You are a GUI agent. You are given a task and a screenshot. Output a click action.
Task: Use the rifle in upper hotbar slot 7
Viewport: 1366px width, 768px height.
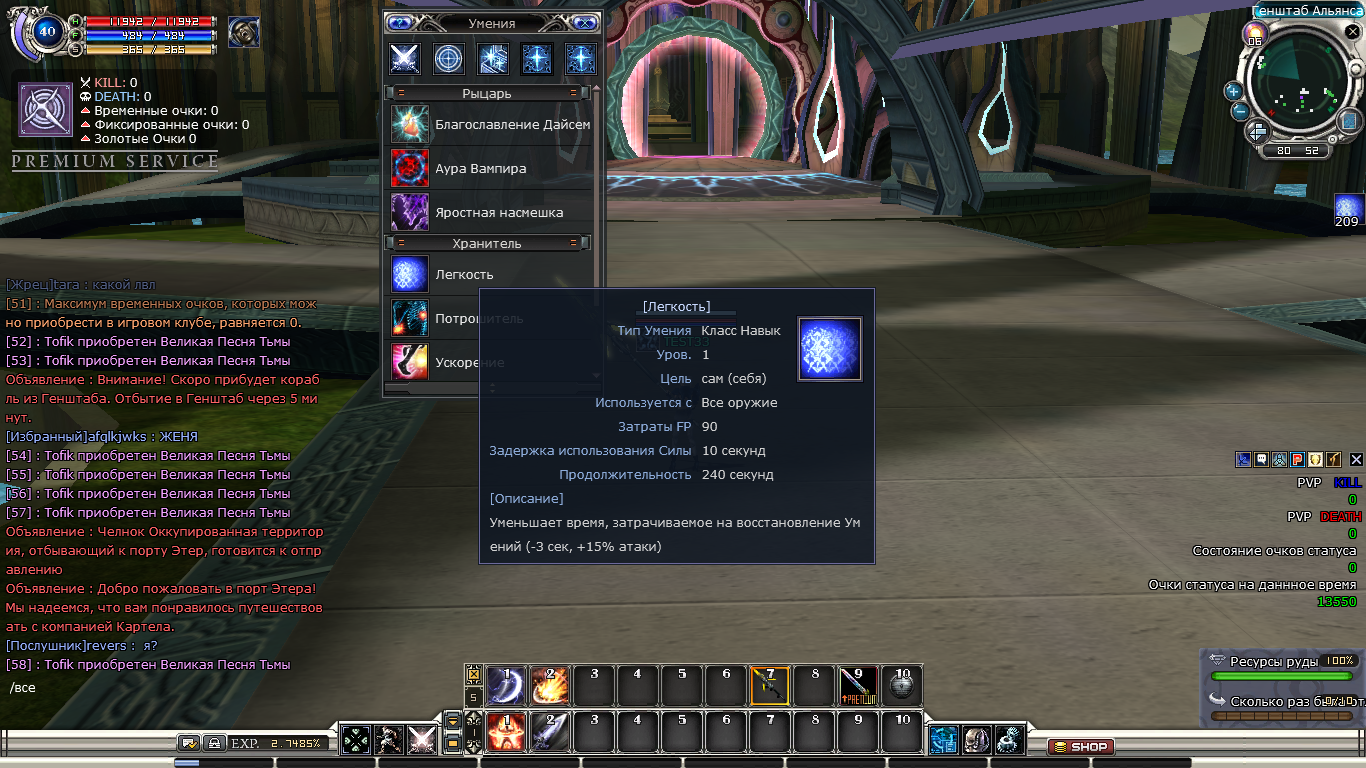(770, 686)
